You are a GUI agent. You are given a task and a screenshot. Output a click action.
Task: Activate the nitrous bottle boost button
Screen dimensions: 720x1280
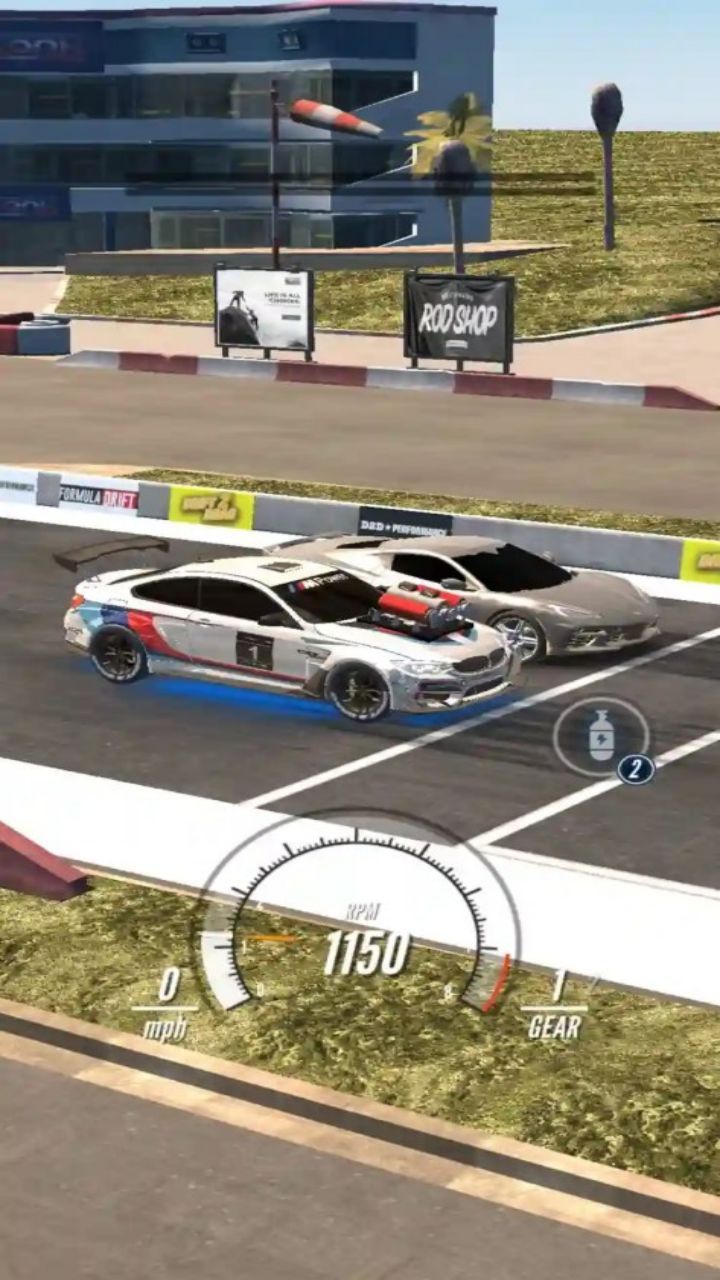click(601, 737)
